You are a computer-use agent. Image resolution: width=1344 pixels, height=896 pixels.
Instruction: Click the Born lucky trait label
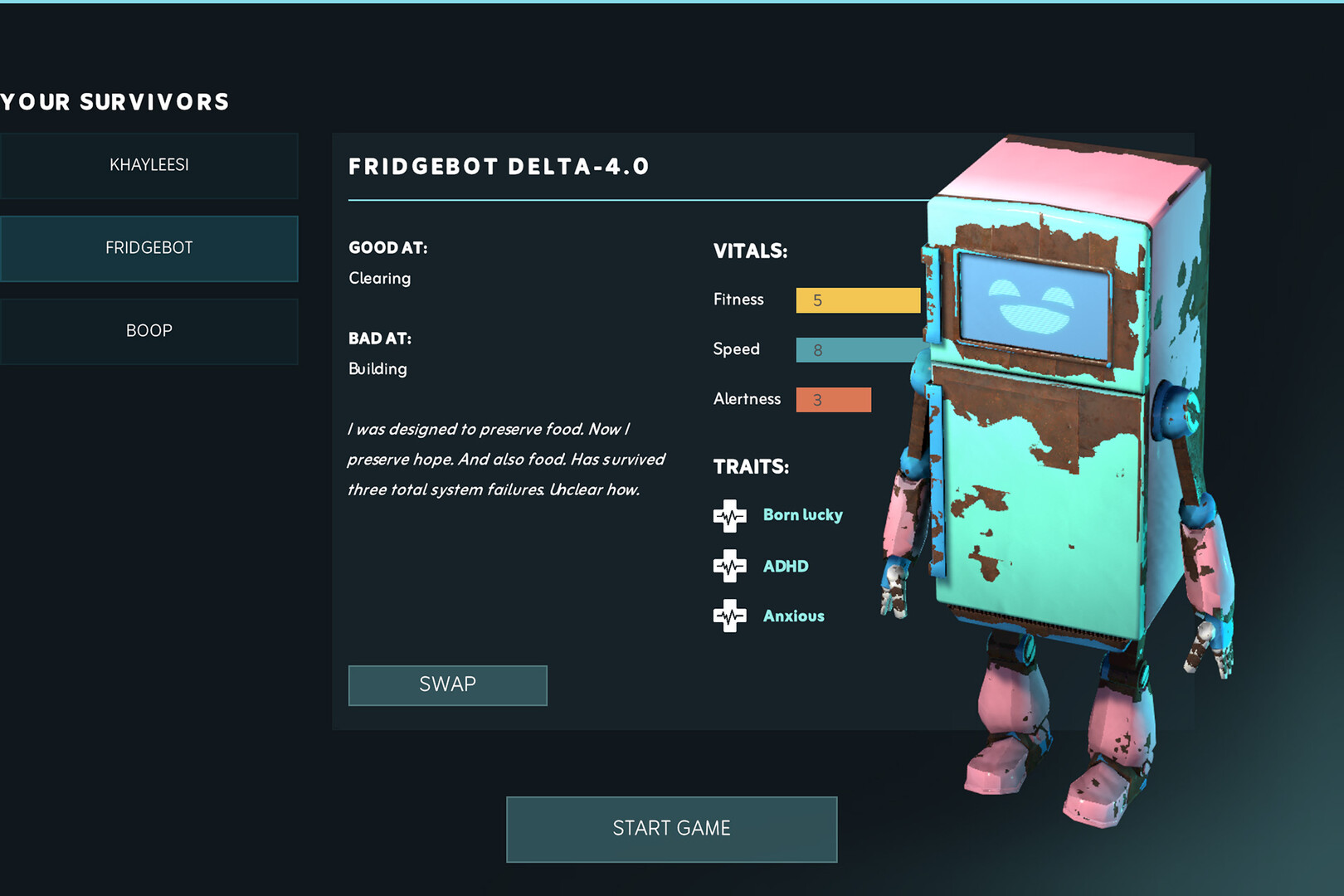801,514
